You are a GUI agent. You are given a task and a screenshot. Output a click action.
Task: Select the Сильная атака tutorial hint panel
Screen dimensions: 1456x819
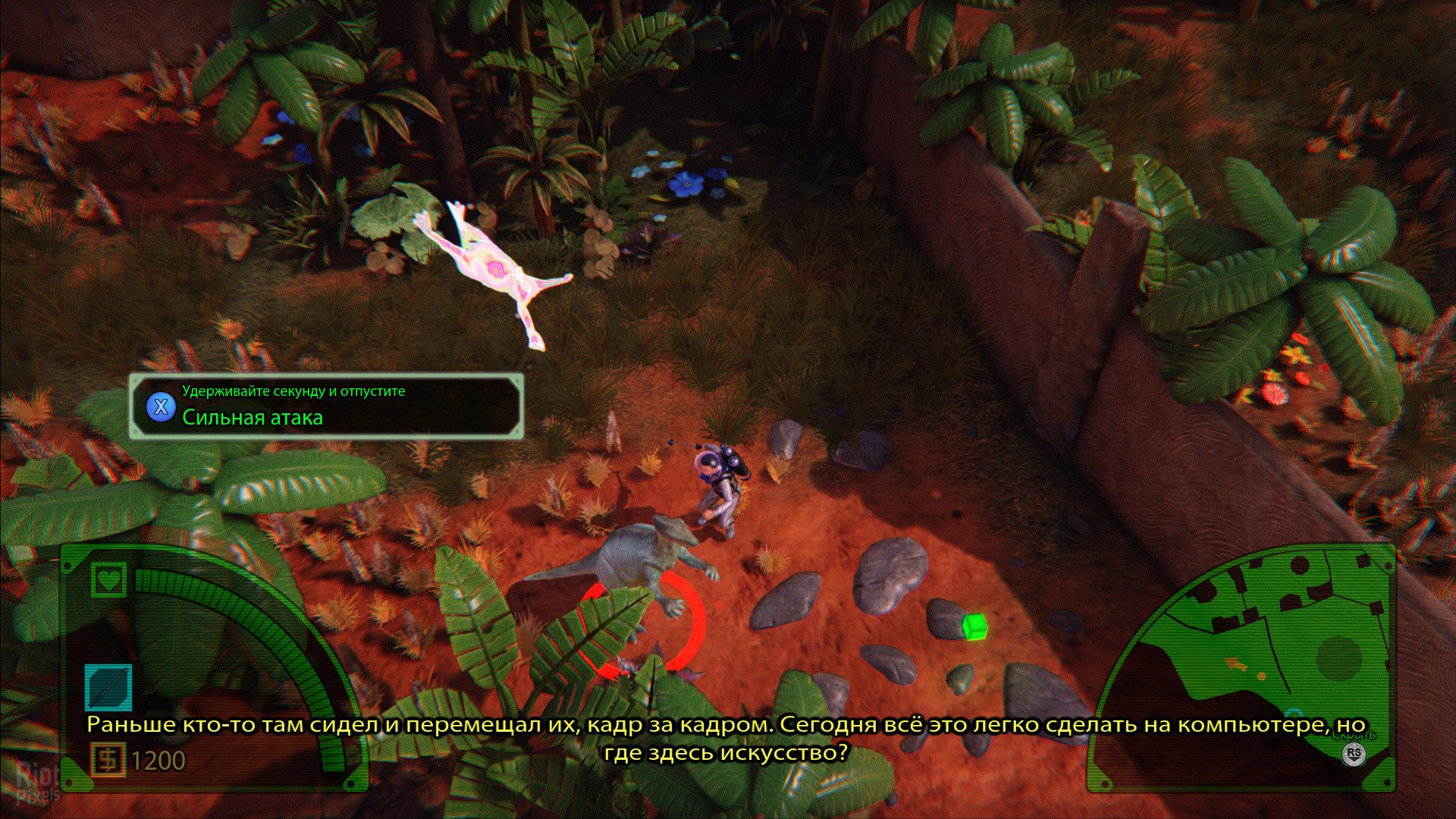coord(326,406)
